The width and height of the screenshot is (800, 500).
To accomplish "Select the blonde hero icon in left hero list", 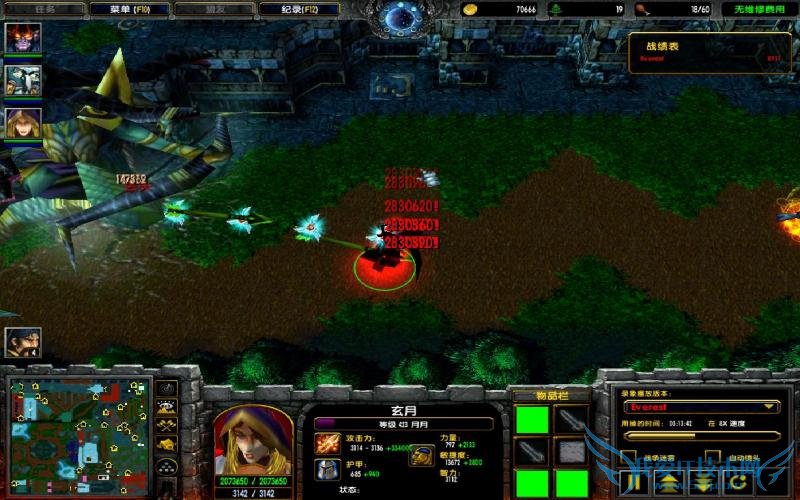I will tap(23, 122).
